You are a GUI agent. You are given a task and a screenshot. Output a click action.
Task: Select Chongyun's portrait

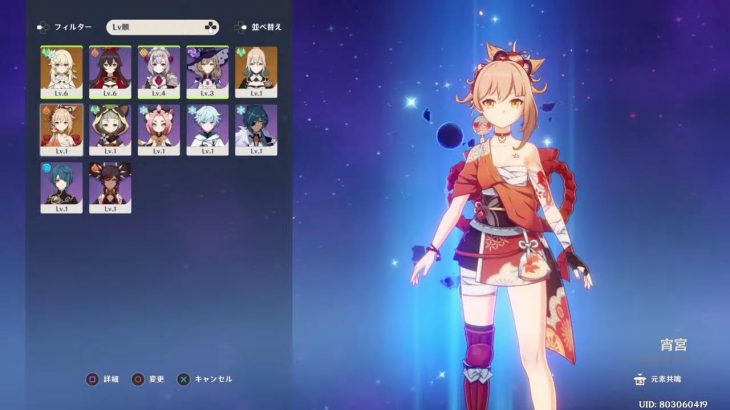click(x=207, y=129)
